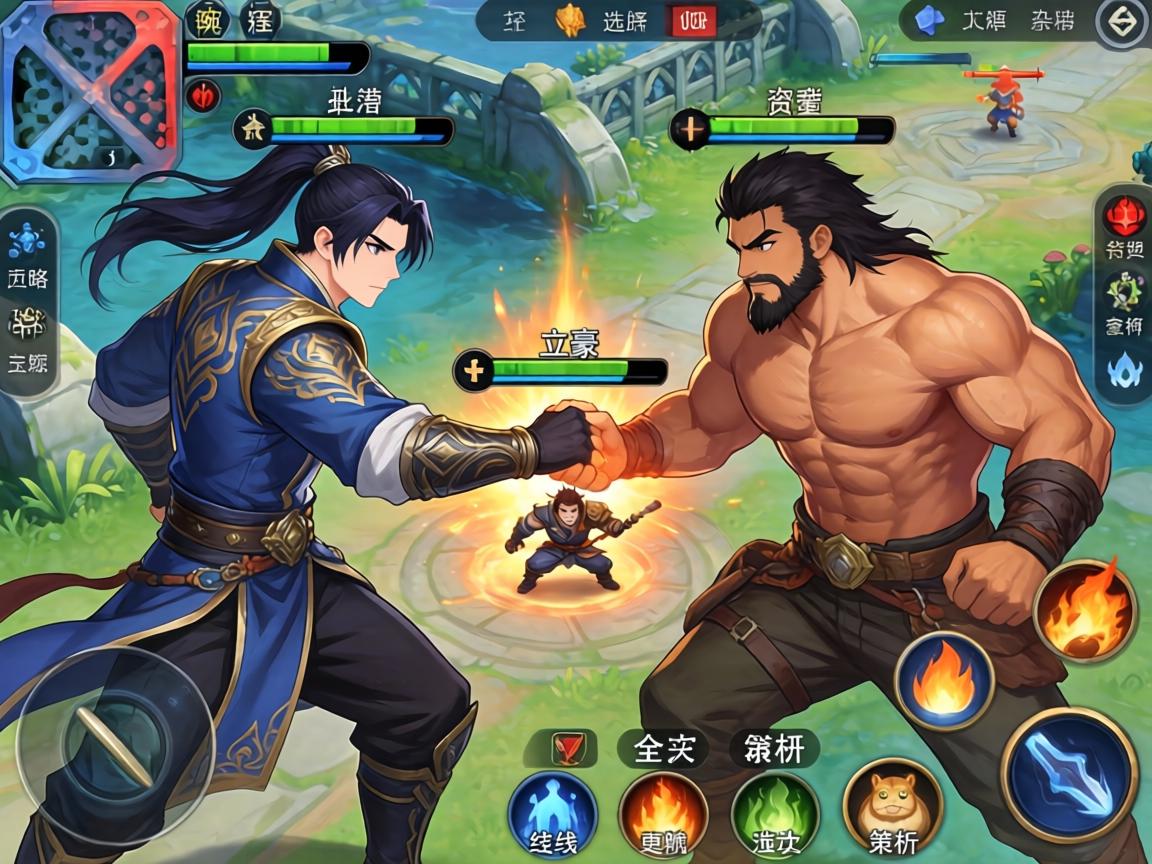Click the blue gem currency icon
Viewport: 1152px width, 864px height.
click(x=931, y=19)
